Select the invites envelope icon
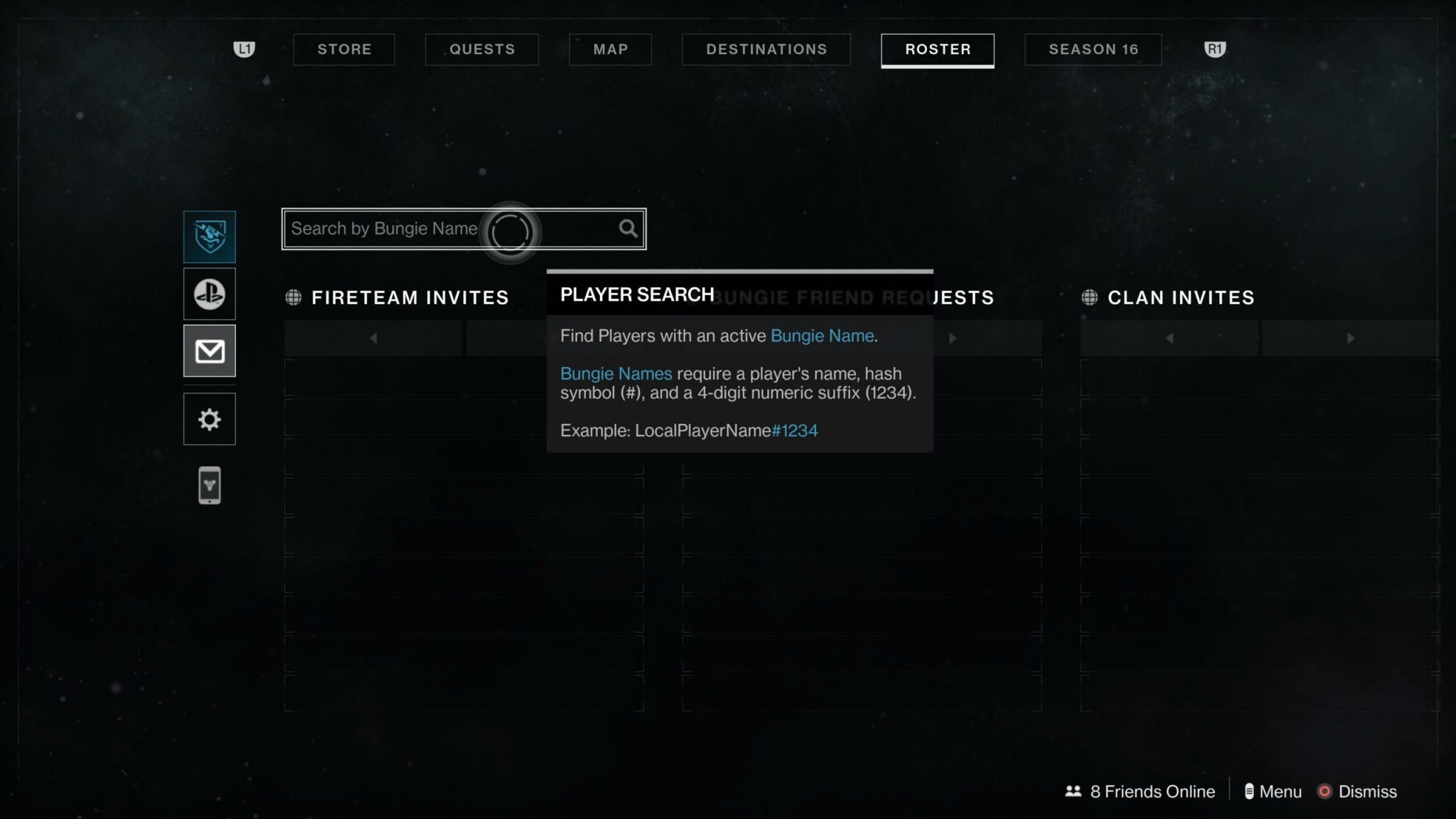Image resolution: width=1456 pixels, height=819 pixels. tap(209, 351)
